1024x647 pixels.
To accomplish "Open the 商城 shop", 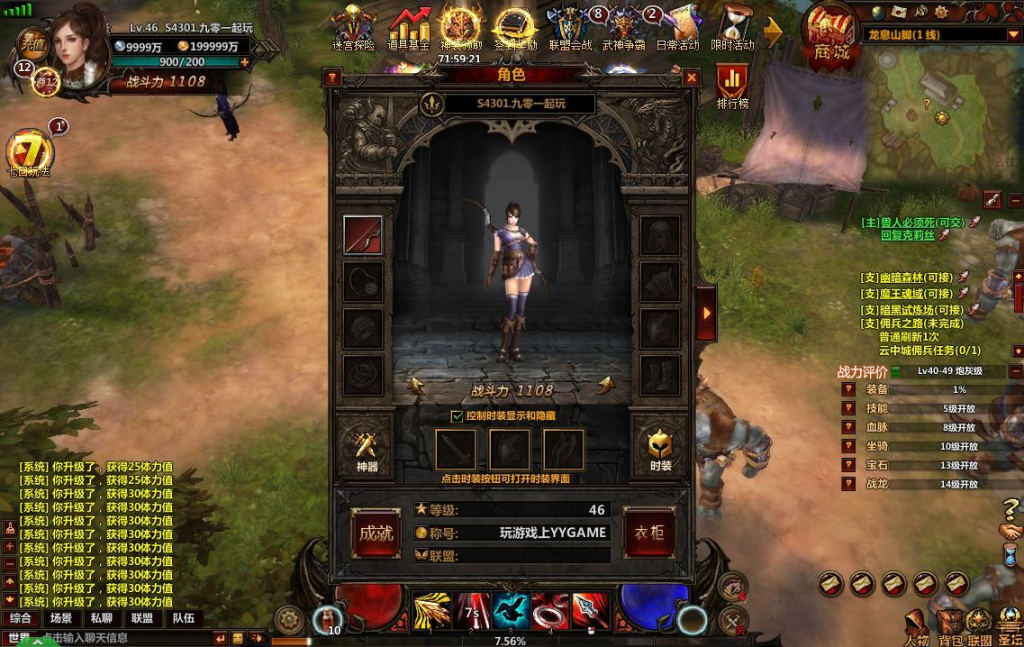I will click(x=830, y=38).
